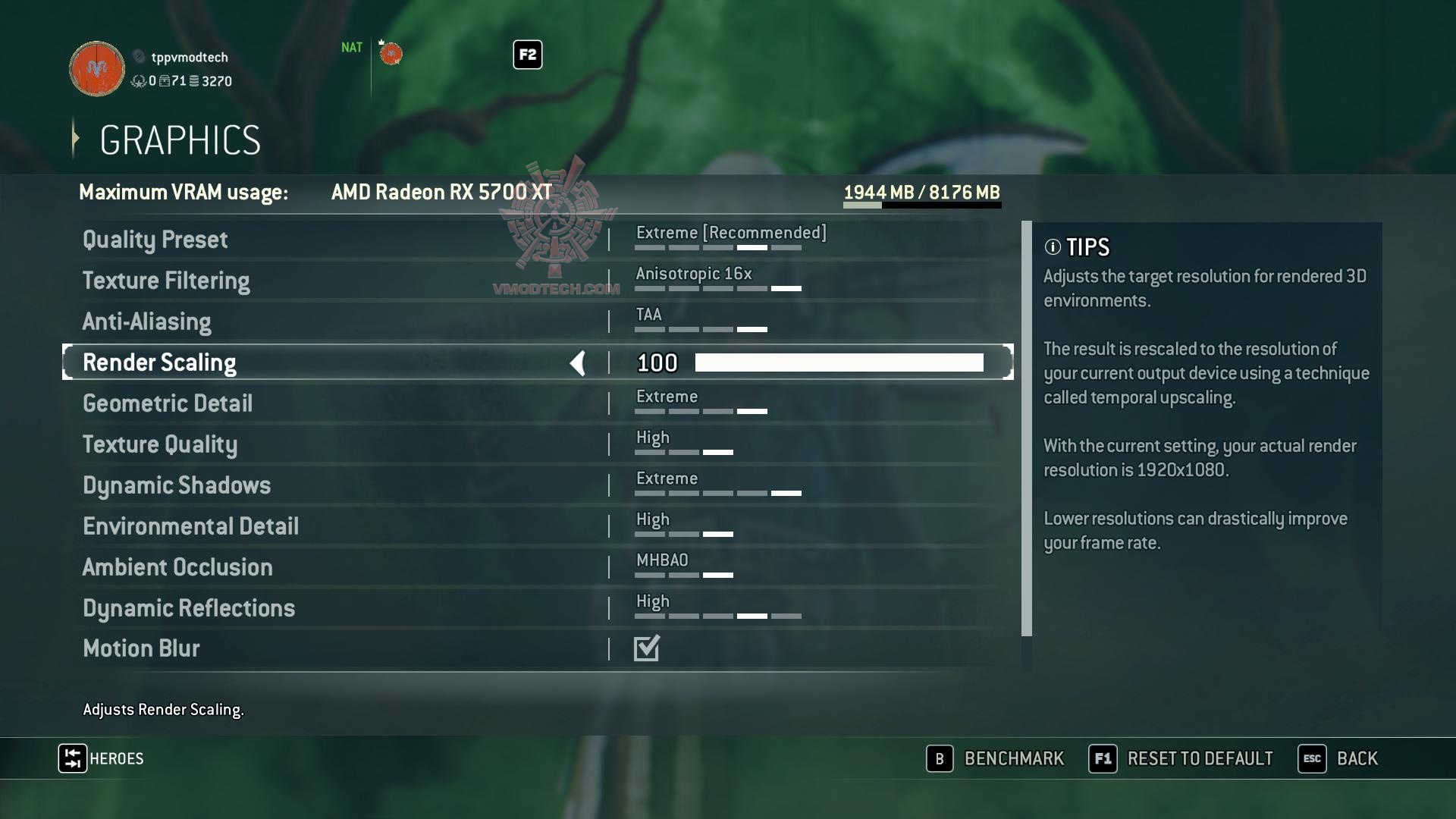1456x819 pixels.
Task: Select the Ambient Occlusion row
Action: click(x=177, y=567)
